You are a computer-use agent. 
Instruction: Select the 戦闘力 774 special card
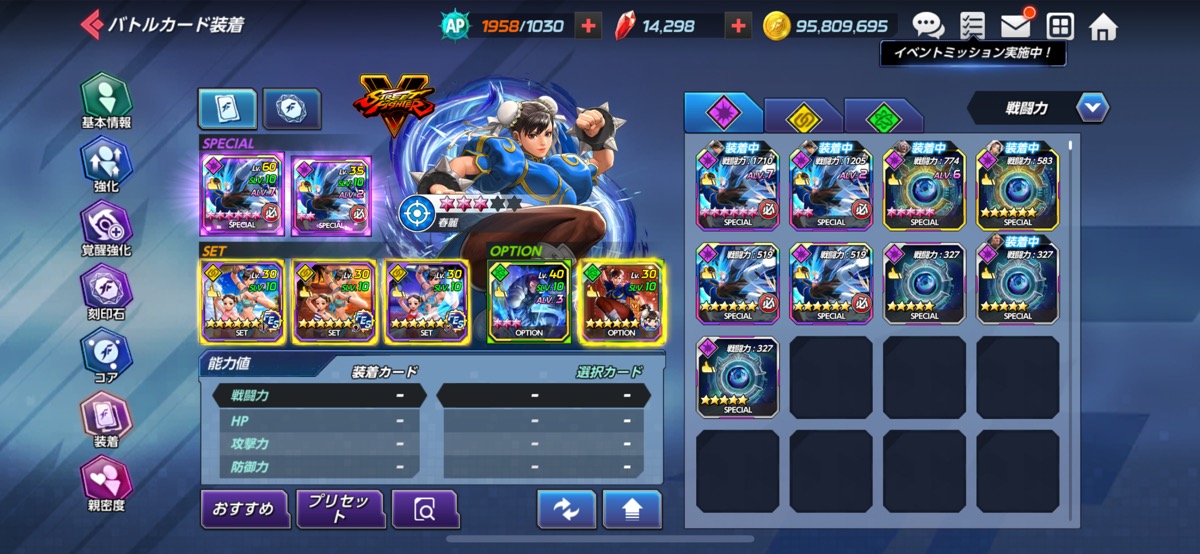click(x=924, y=185)
